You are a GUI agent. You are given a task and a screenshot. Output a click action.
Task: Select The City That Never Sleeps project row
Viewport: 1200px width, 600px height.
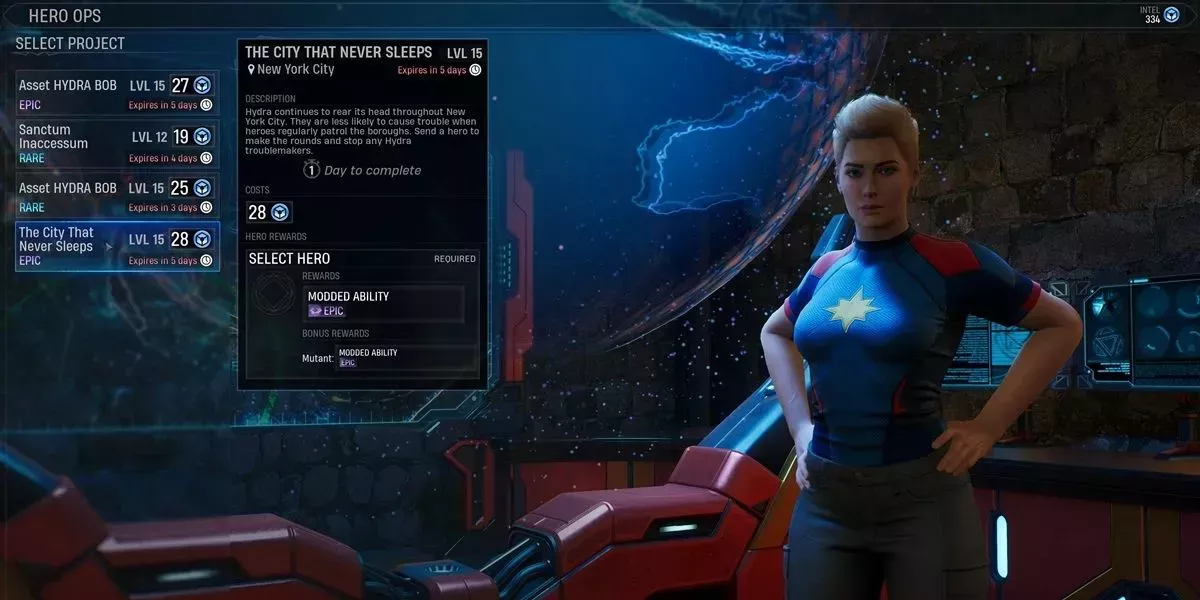tap(116, 247)
